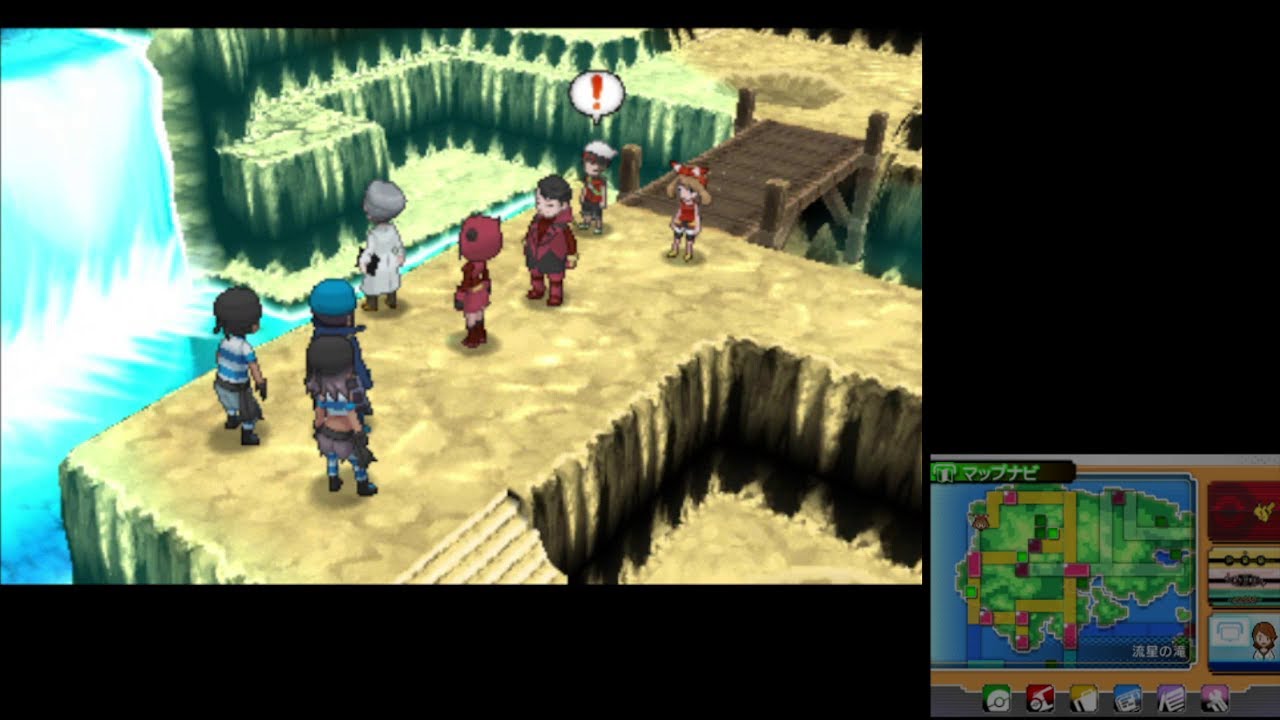1280x720 pixels.
Task: Tap the exclamation speech bubble above the trainer
Action: coord(597,92)
